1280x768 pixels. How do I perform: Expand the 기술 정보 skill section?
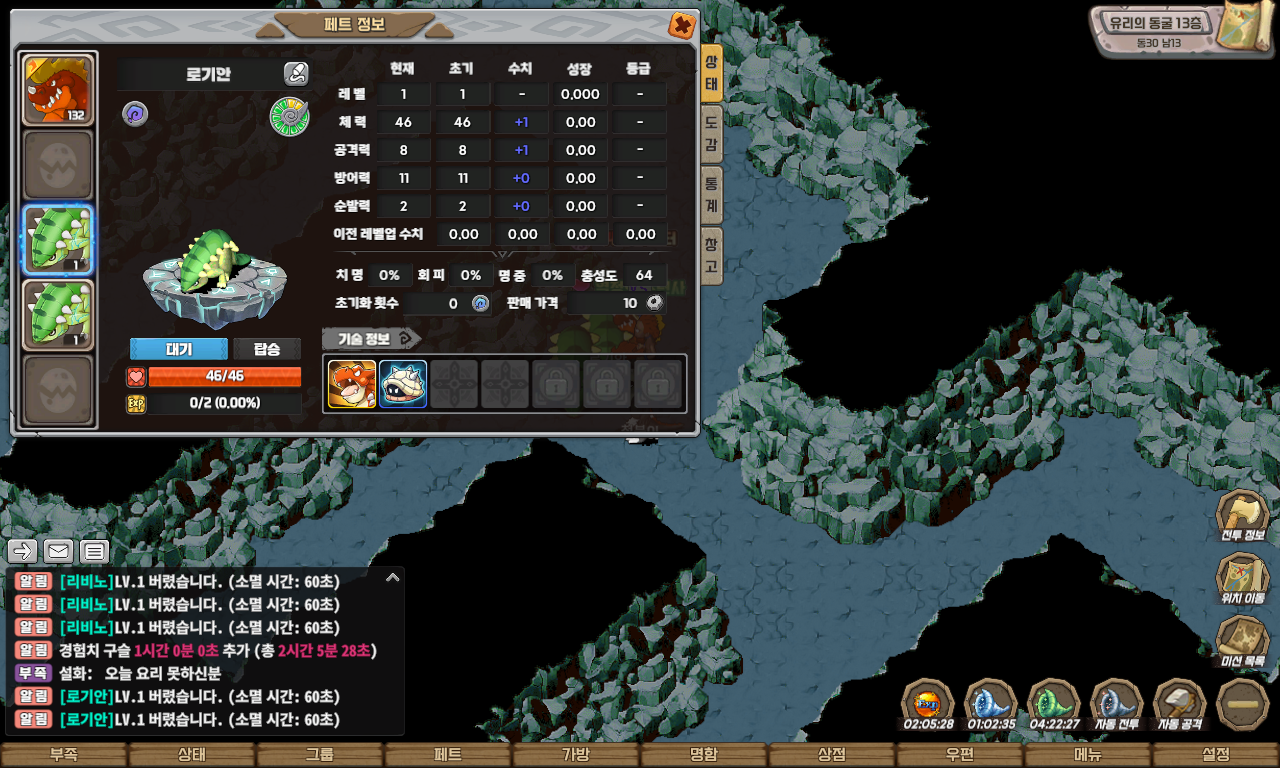pos(371,339)
